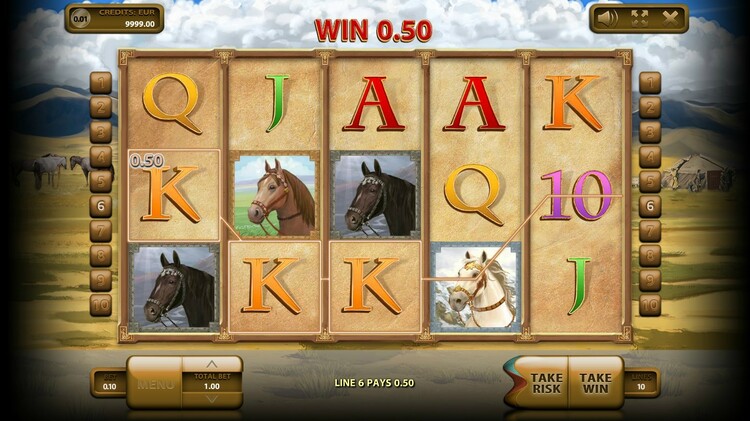Close the game with the X icon
The width and height of the screenshot is (750, 421).
coord(670,17)
